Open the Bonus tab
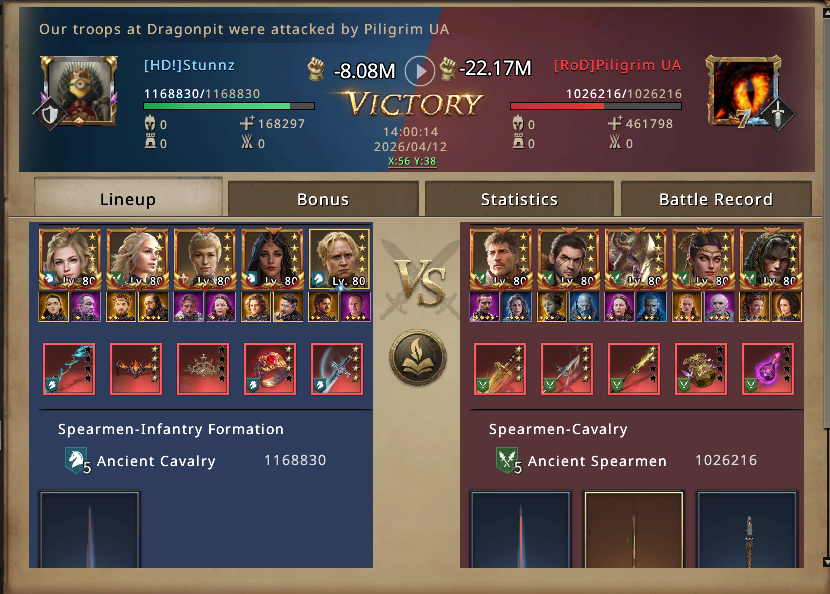 click(323, 198)
